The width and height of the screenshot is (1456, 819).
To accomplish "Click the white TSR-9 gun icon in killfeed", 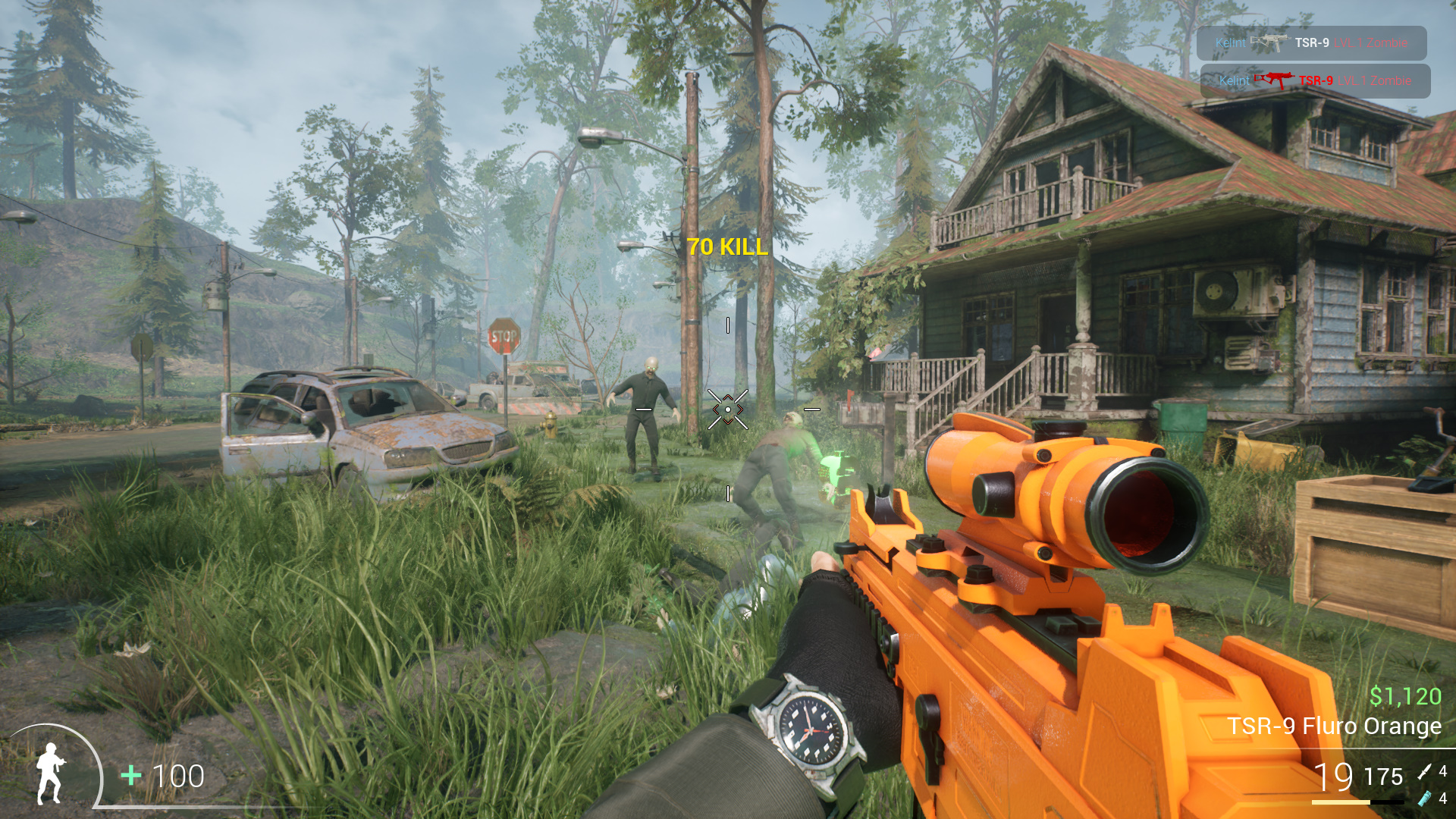I will coord(1271,42).
